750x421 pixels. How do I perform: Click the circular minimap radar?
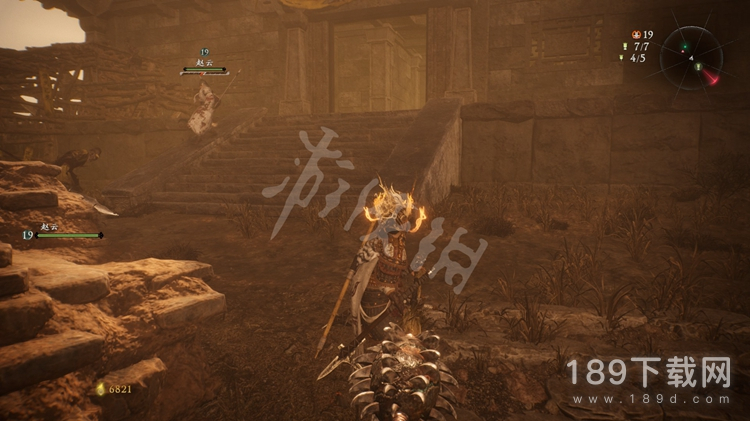pos(690,56)
